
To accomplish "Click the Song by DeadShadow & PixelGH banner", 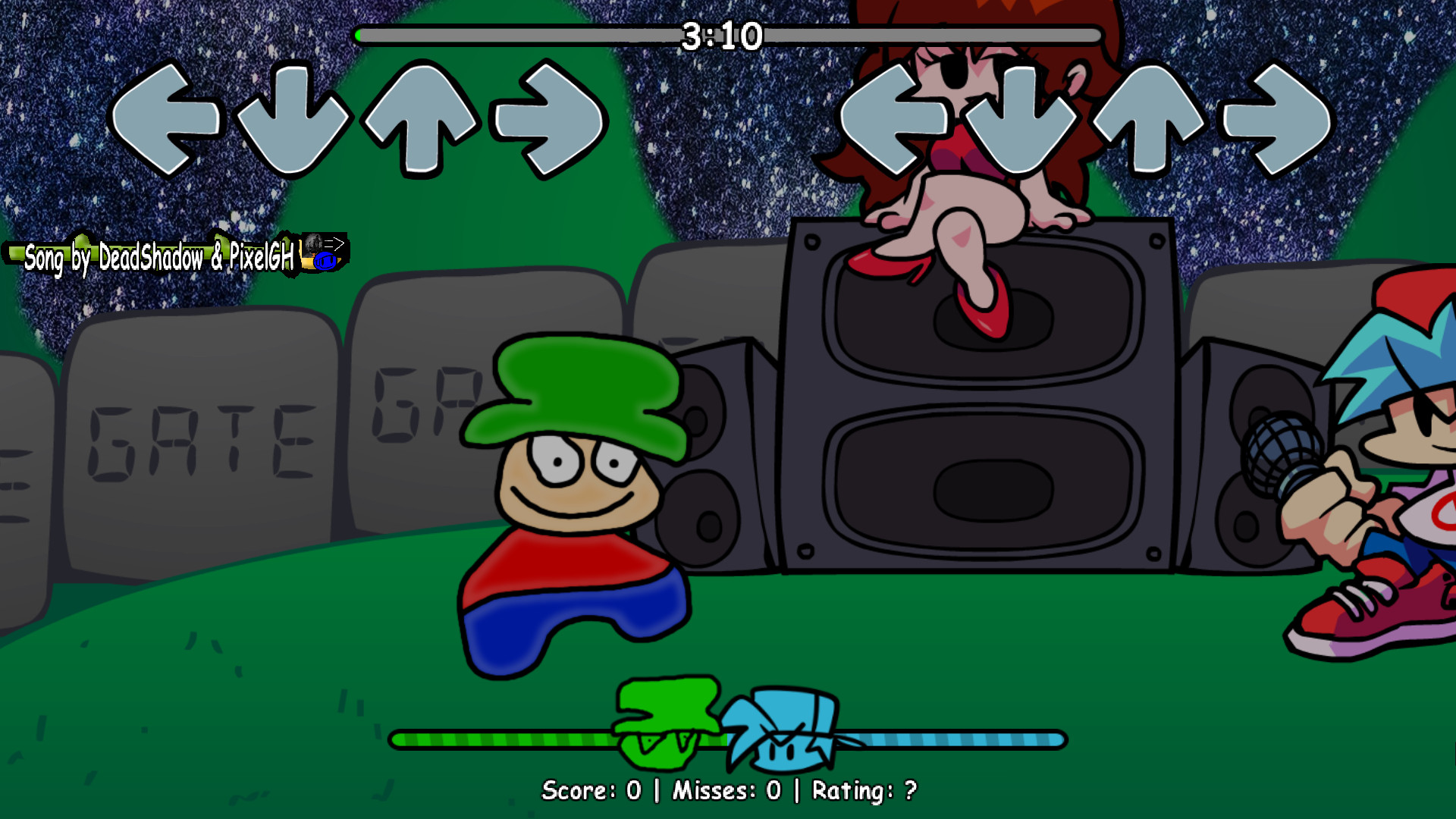I will click(152, 258).
